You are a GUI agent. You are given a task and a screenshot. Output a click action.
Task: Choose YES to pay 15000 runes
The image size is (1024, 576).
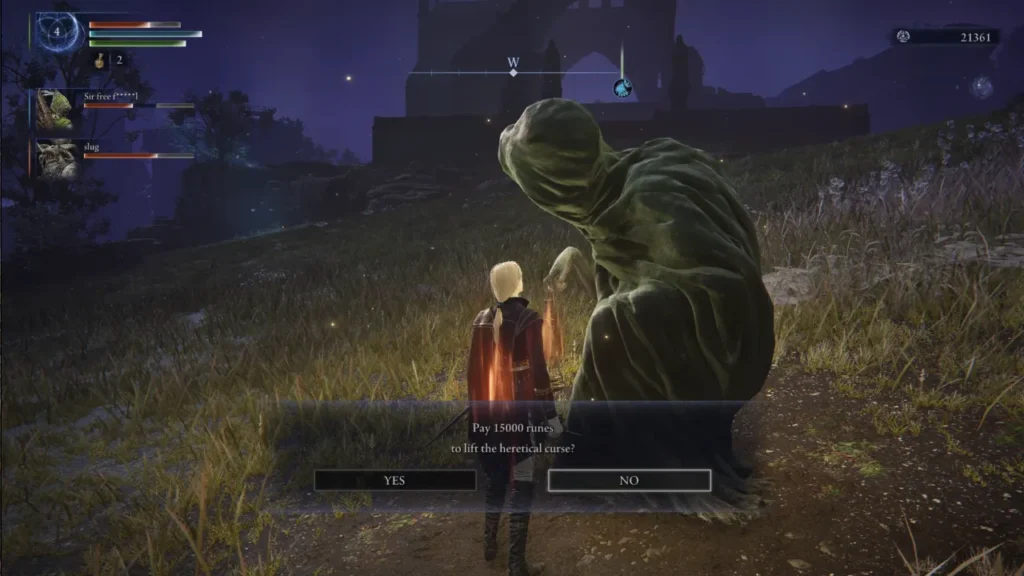(395, 480)
